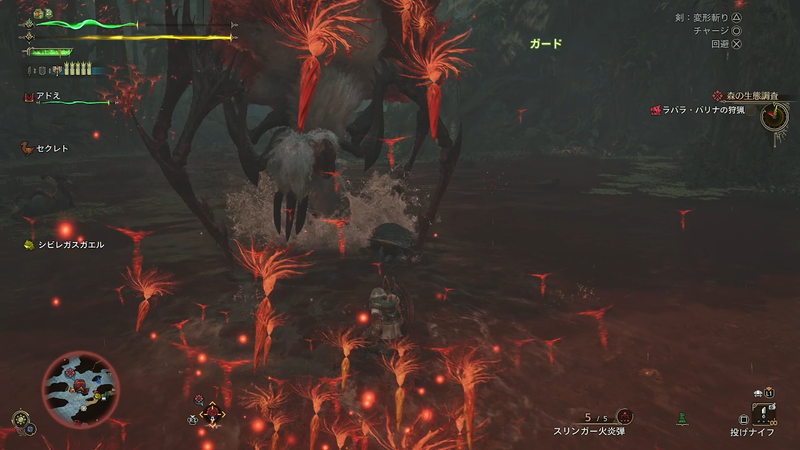
Task: Open the 森の生態調査 quest tracker
Action: 750,95
